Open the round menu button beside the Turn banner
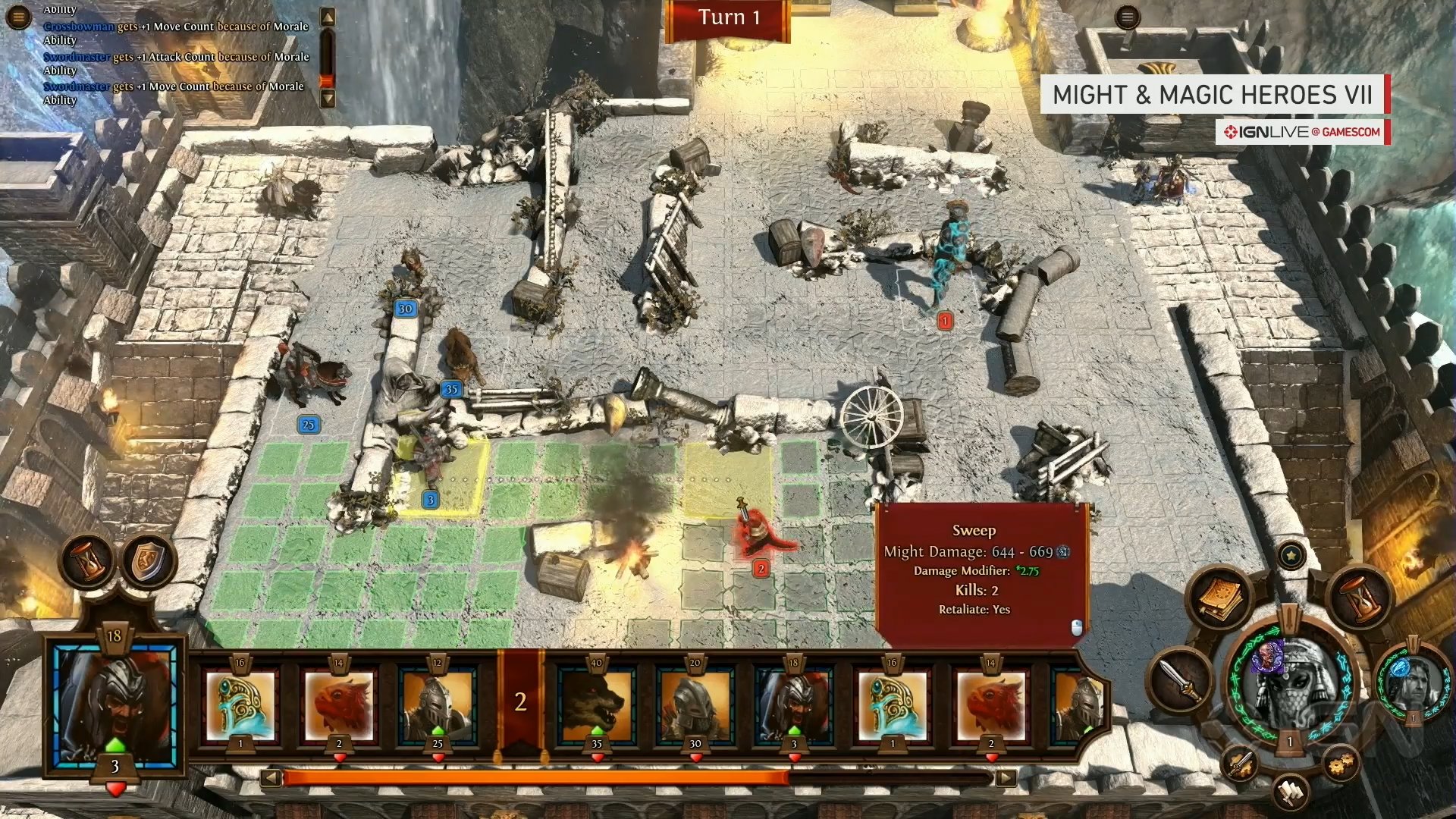 1128,17
